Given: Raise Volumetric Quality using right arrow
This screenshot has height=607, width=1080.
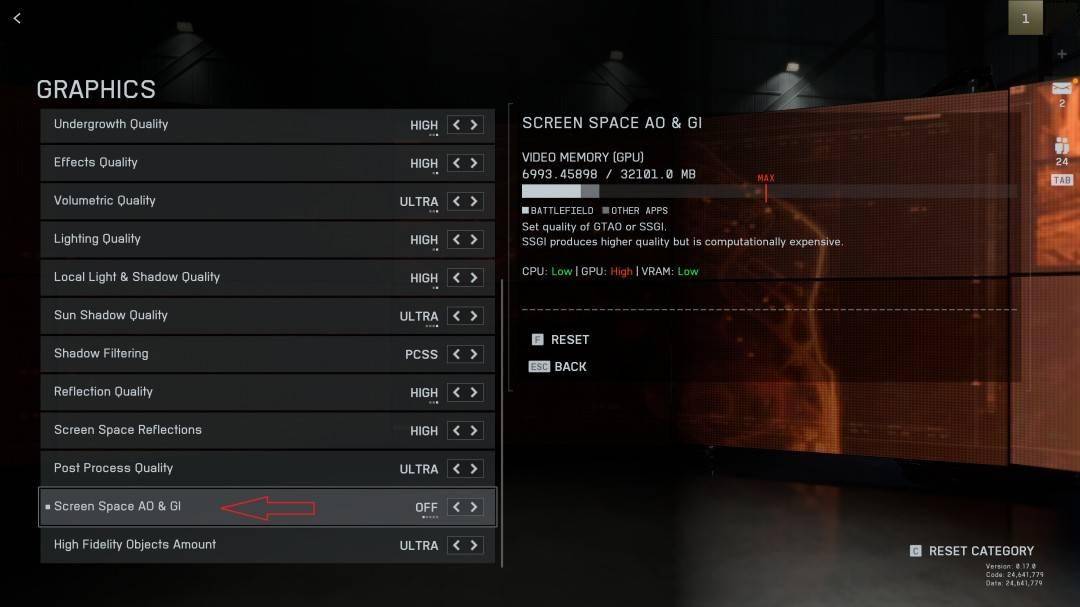Looking at the screenshot, I should [x=474, y=201].
